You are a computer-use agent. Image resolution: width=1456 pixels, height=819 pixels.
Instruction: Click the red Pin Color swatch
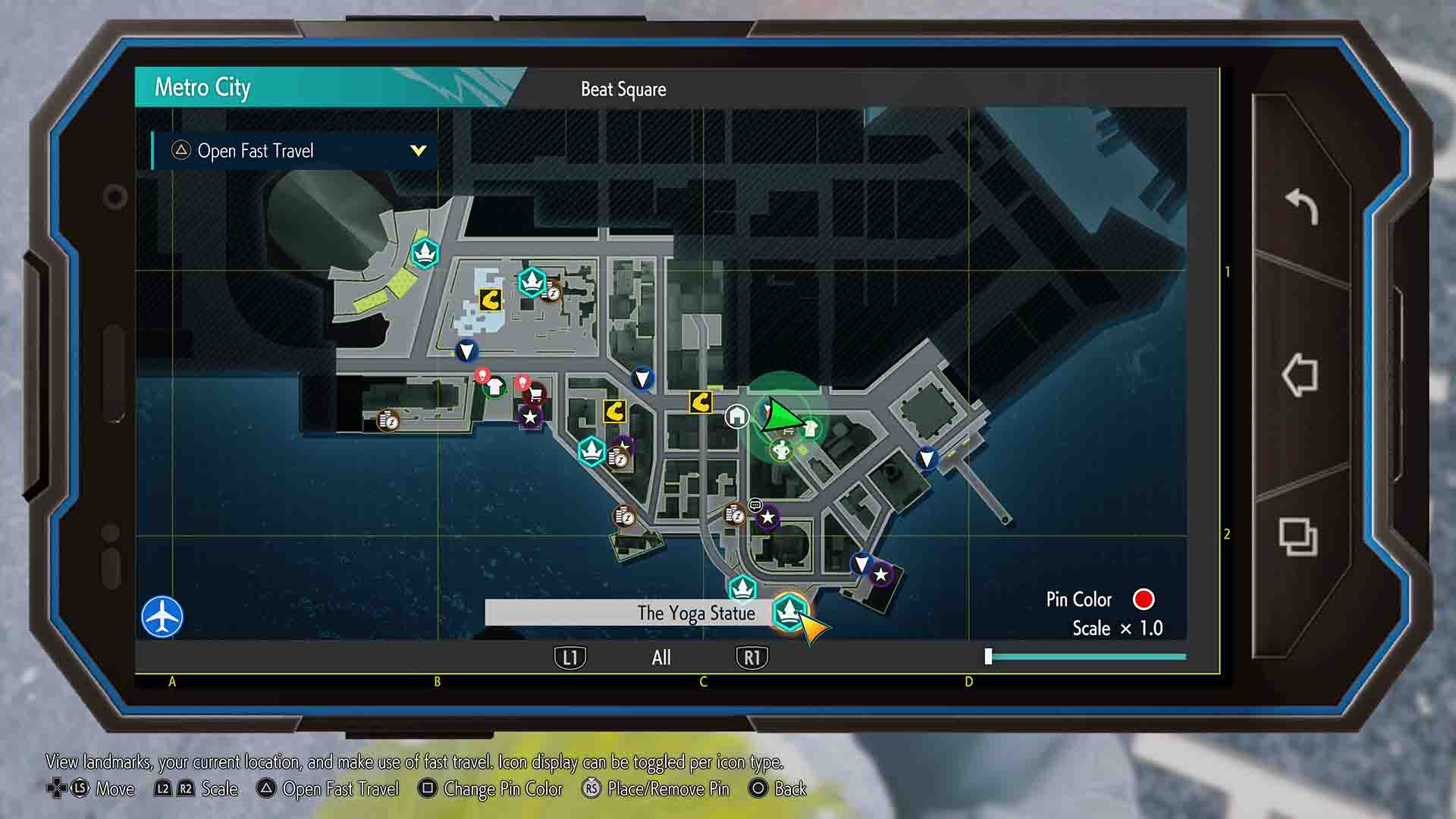click(x=1143, y=600)
